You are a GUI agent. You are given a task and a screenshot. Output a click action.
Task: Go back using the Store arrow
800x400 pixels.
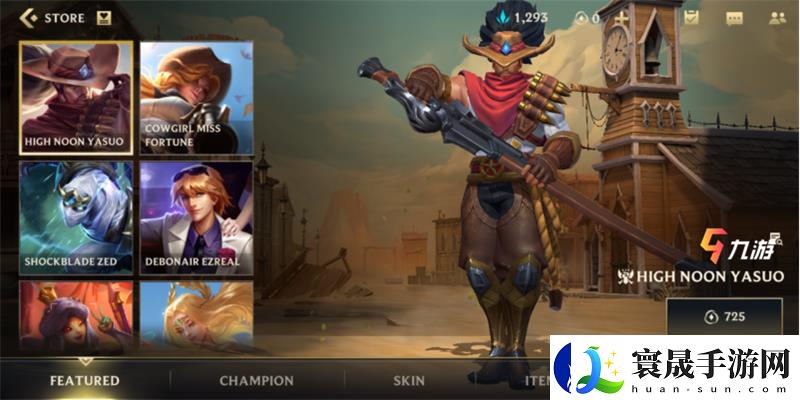tap(29, 17)
